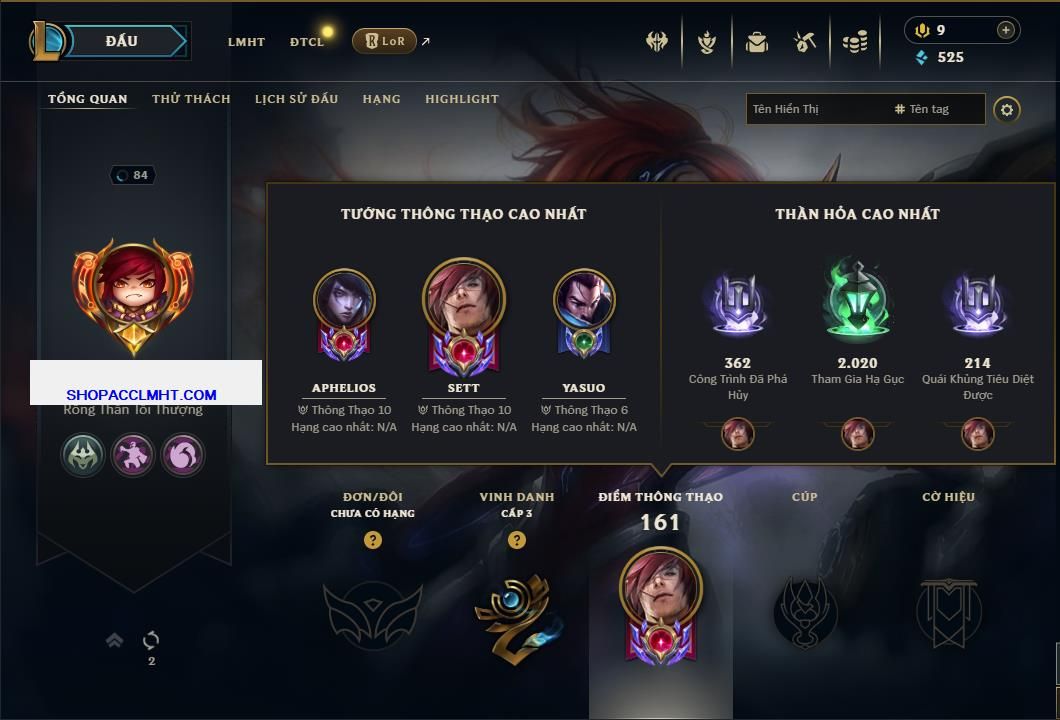Click the Đơn/Đôi rank help icon
Viewport: 1060px width, 720px height.
pyautogui.click(x=373, y=540)
